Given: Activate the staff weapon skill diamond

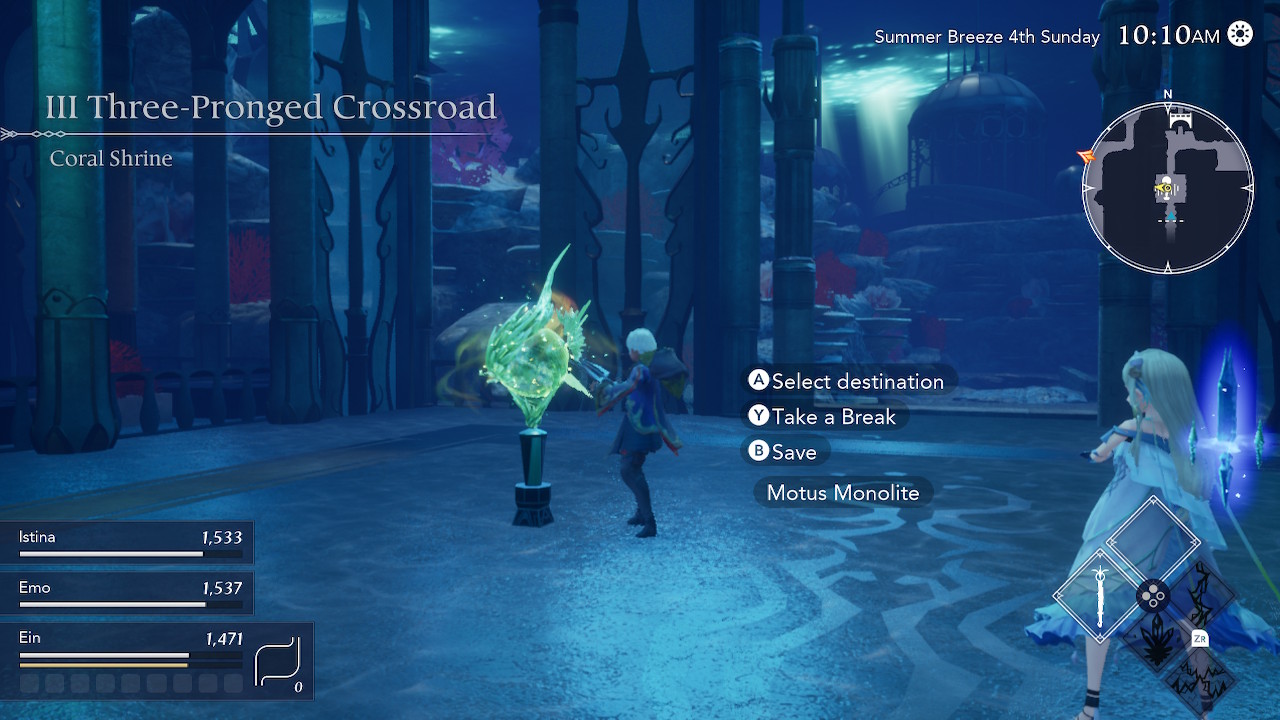Looking at the screenshot, I should pos(1101,598).
